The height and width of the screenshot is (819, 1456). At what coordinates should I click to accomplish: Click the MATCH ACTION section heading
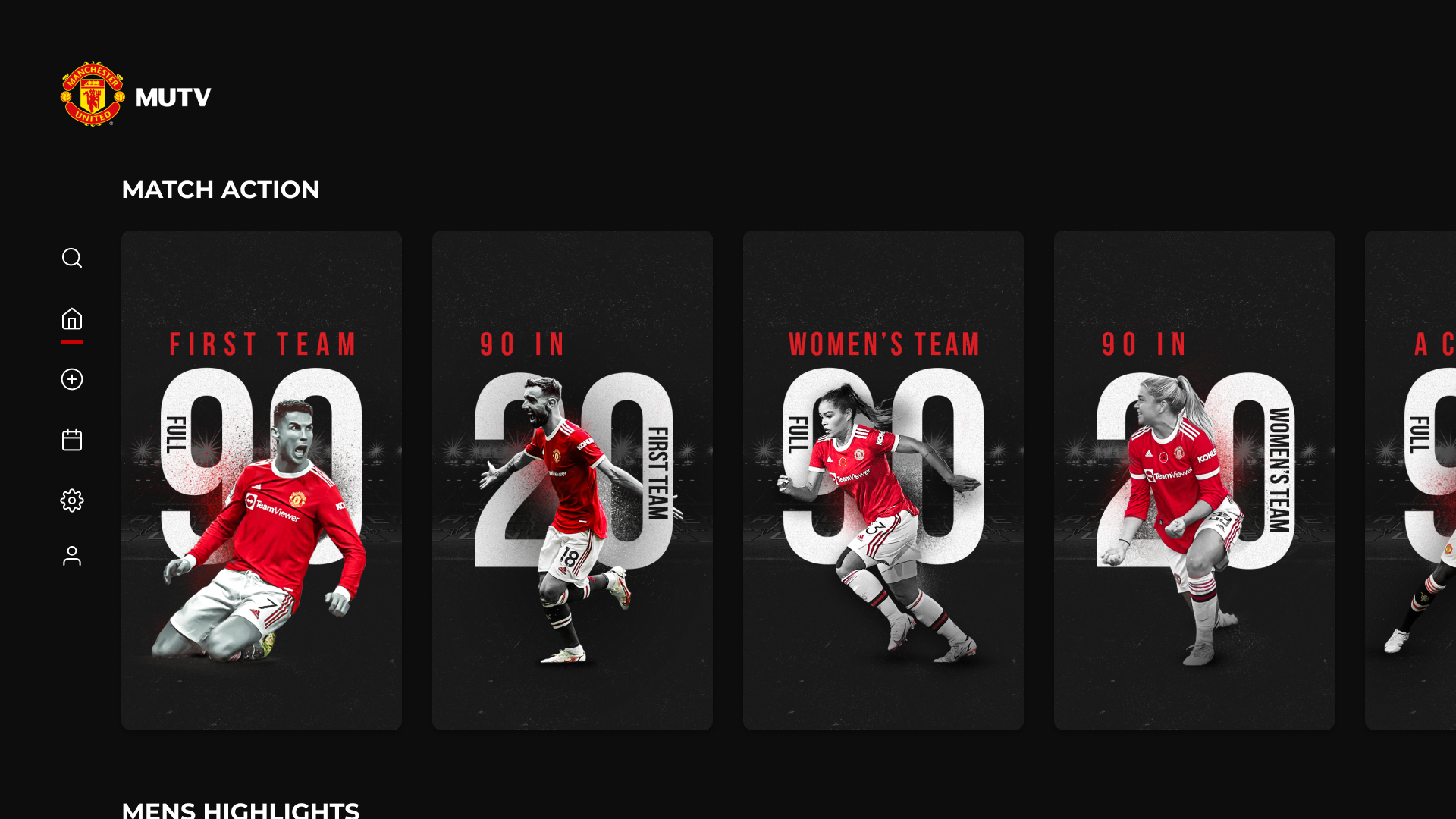pos(221,190)
